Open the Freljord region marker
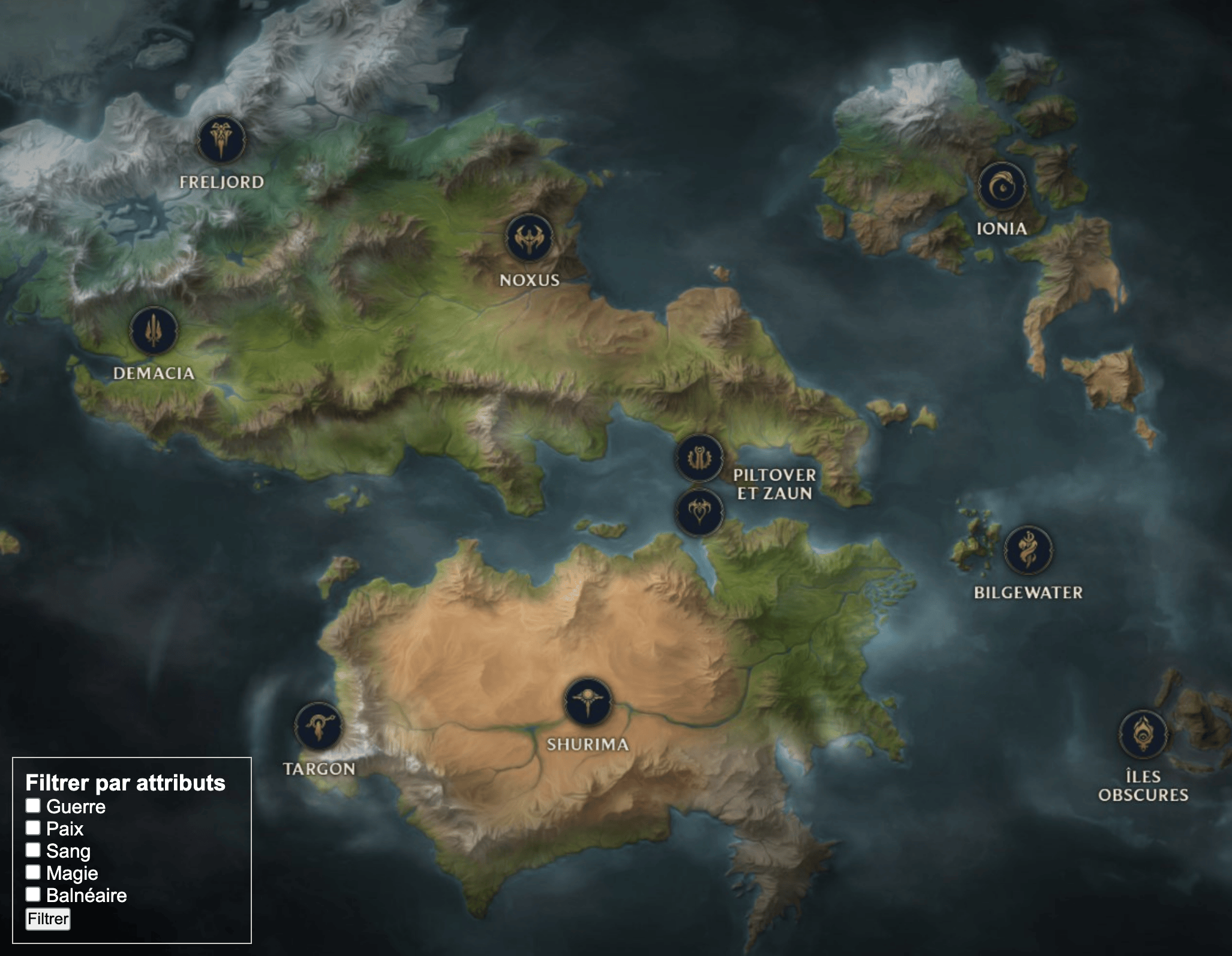 [221, 140]
